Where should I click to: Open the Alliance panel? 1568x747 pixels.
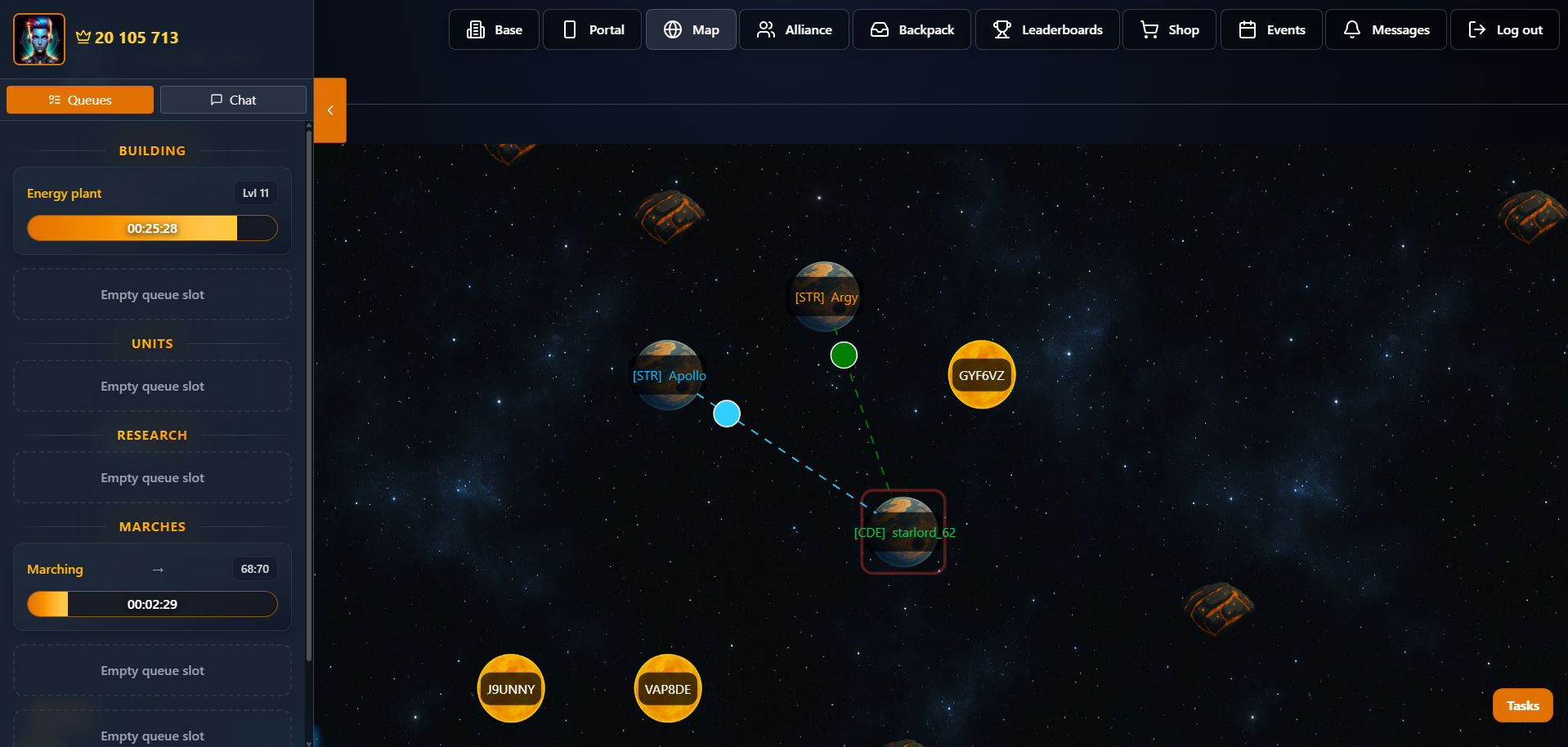click(x=794, y=29)
